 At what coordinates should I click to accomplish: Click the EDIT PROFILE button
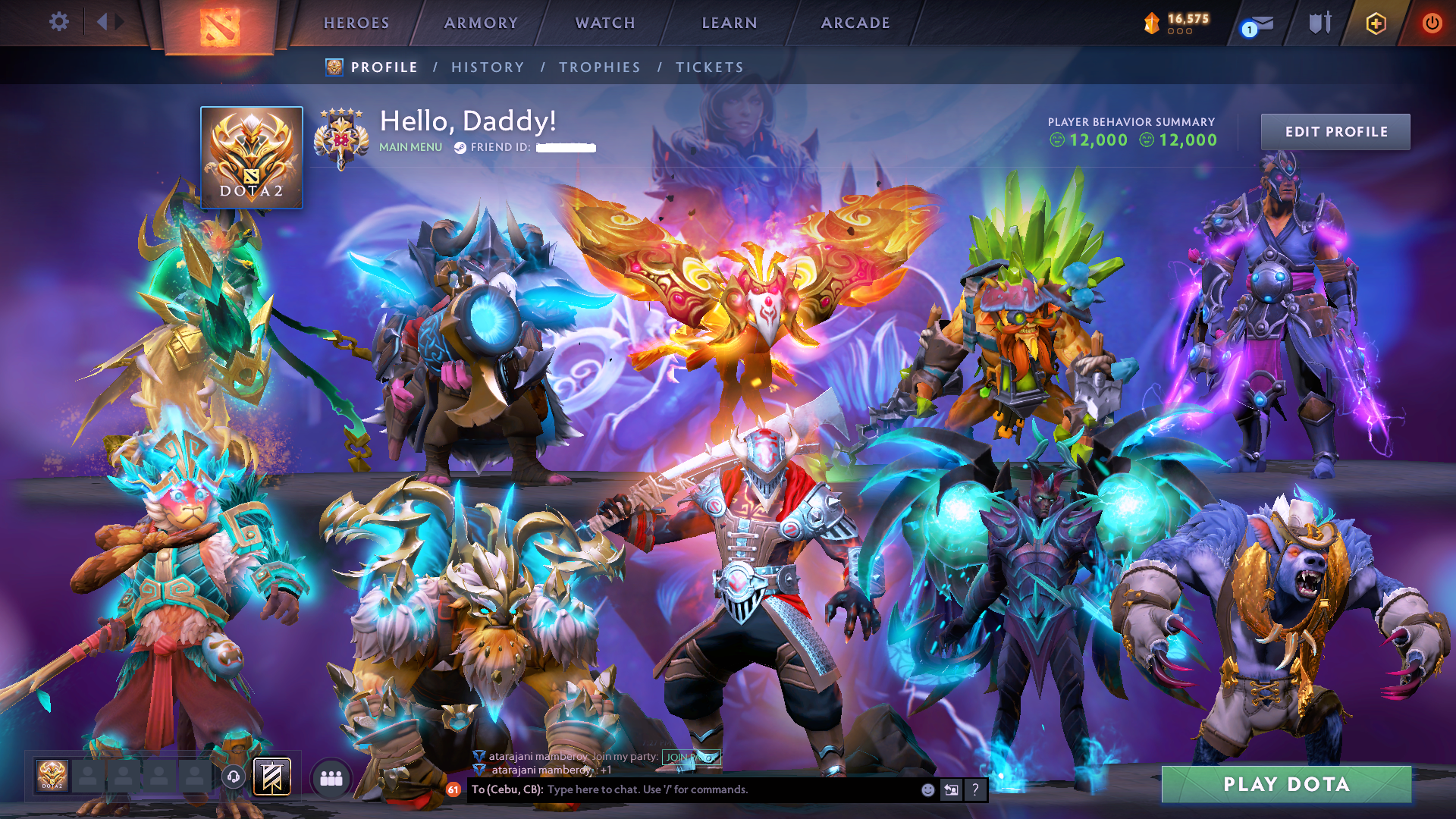1335,131
